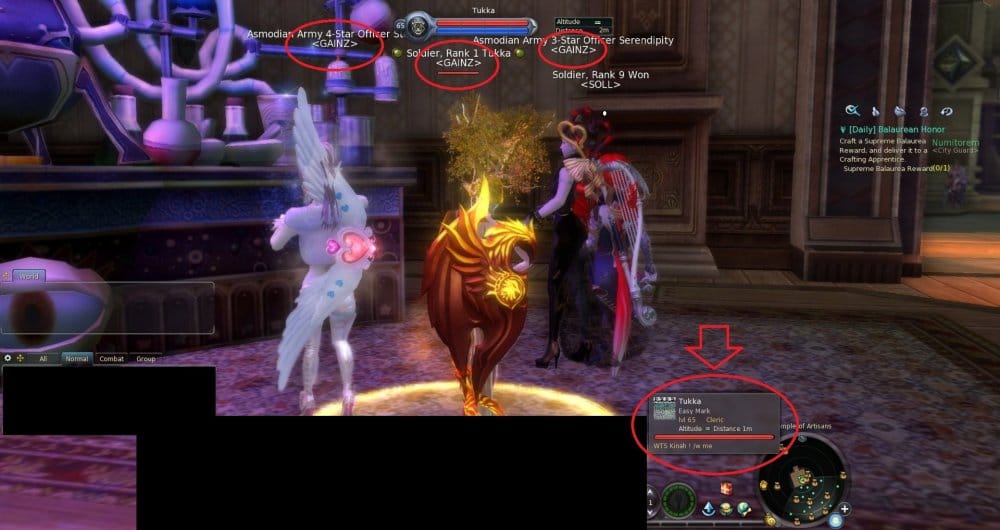
Task: Click the circular arrow icon above quest tracker
Action: coord(946,111)
